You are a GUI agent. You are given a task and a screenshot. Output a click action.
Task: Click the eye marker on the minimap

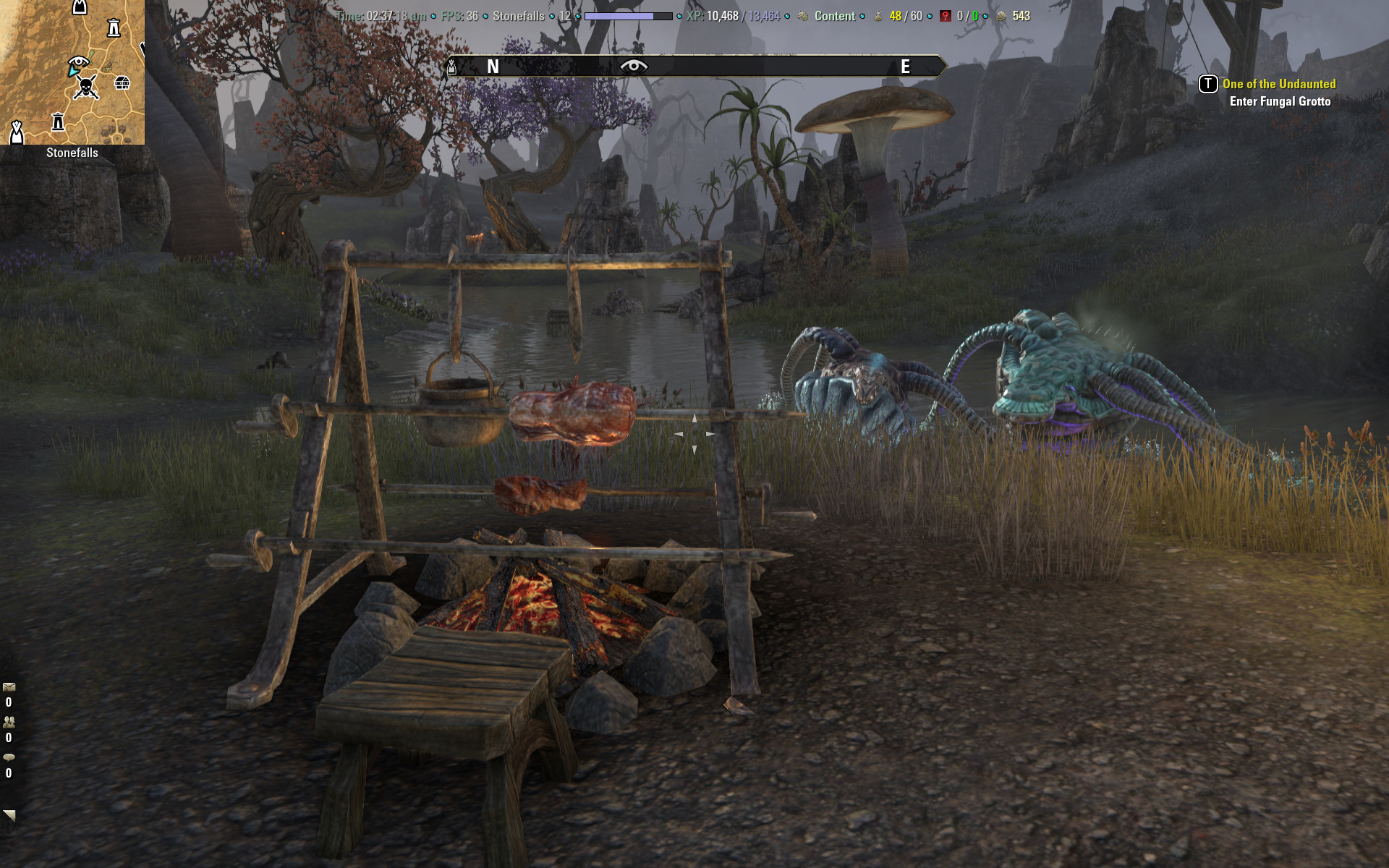click(78, 63)
